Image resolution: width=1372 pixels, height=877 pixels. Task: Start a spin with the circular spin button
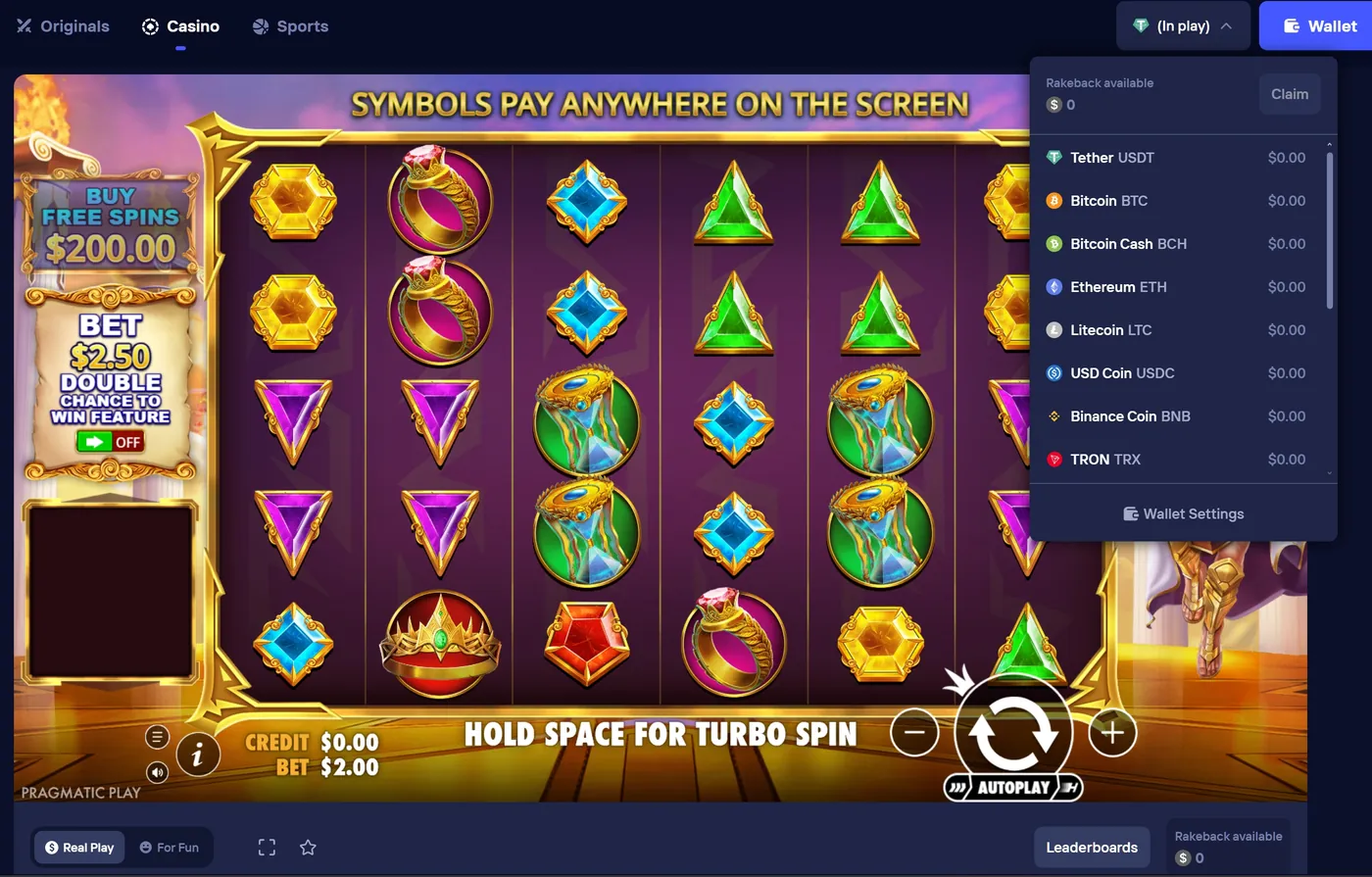(1013, 732)
